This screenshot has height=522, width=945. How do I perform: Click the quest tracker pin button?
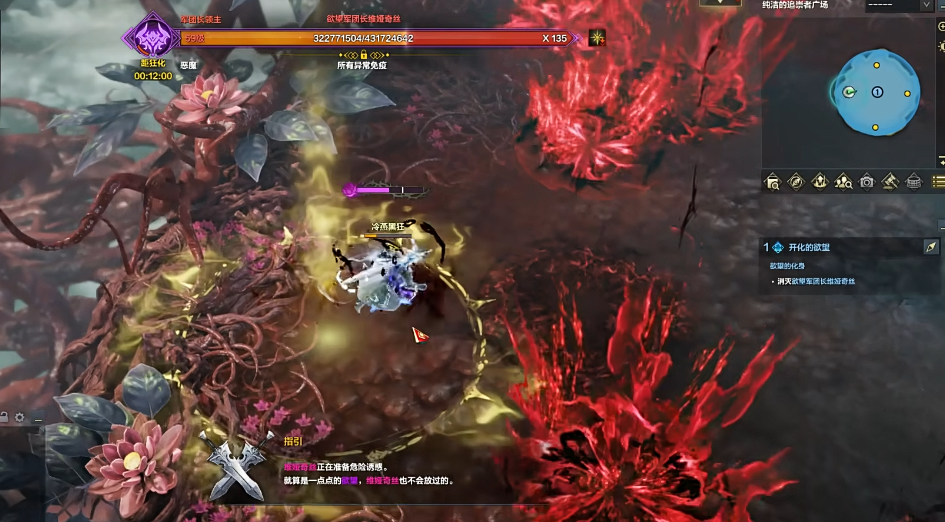pos(930,247)
